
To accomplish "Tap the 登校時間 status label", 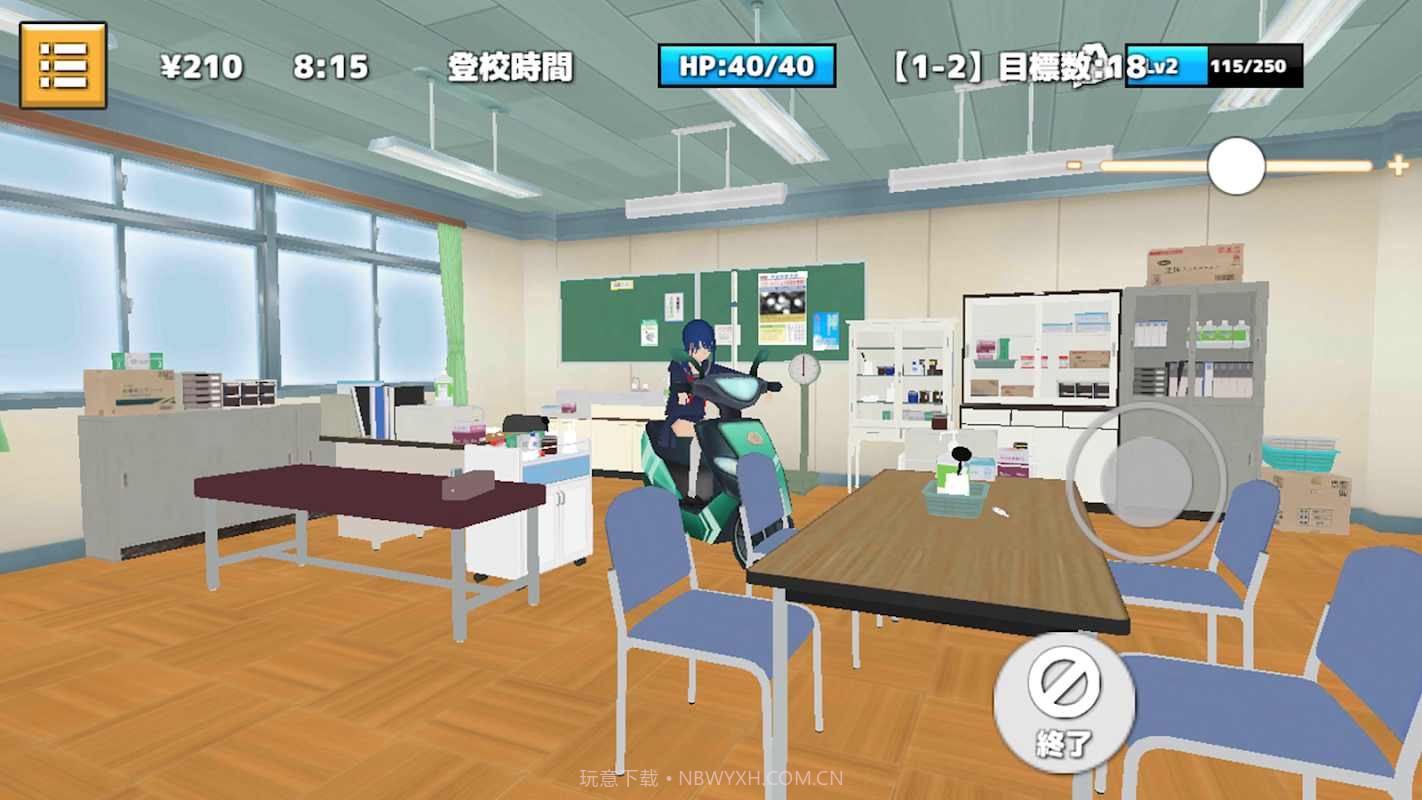I will point(513,67).
